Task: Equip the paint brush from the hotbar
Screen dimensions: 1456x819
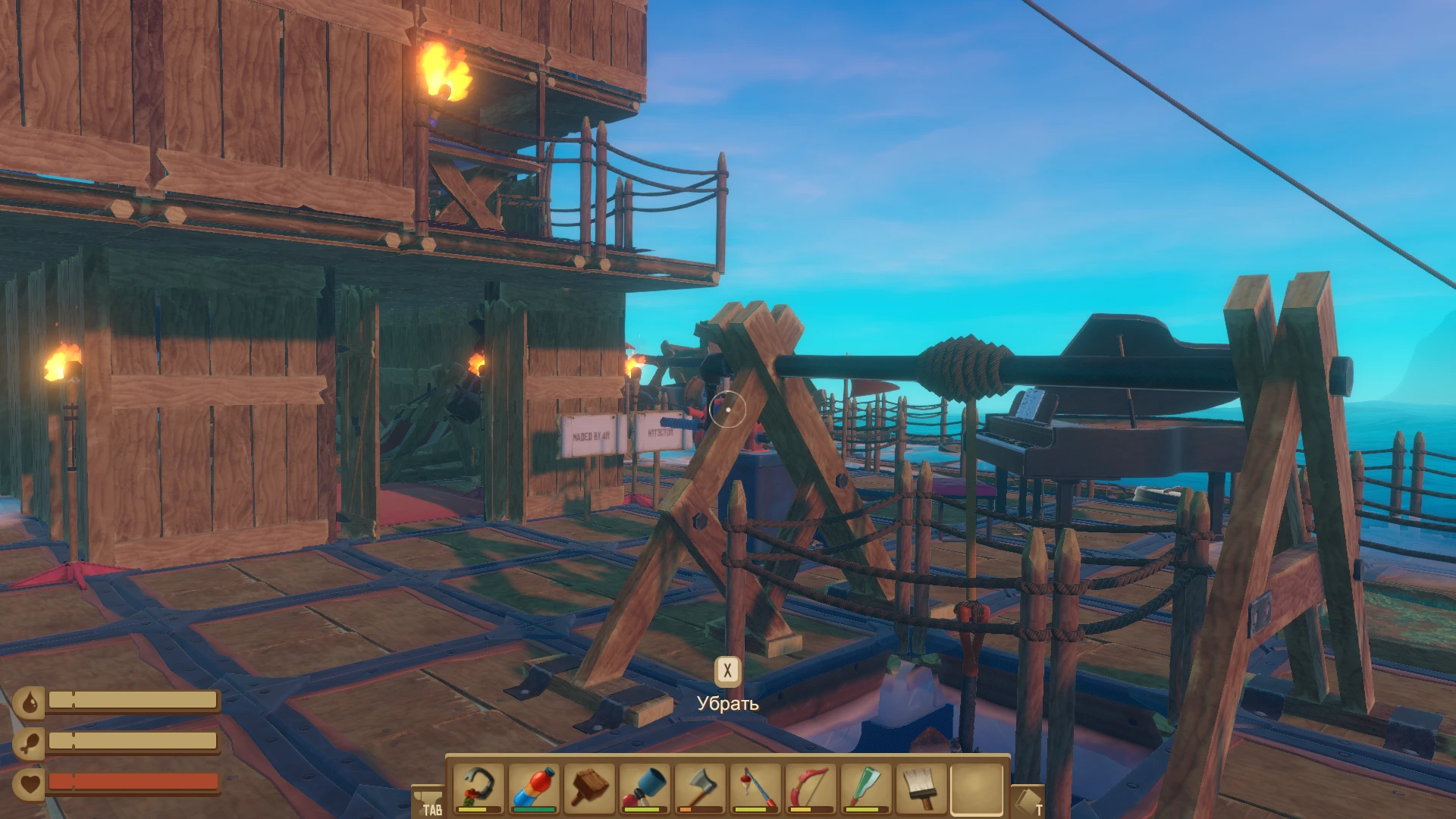Action: 921,787
